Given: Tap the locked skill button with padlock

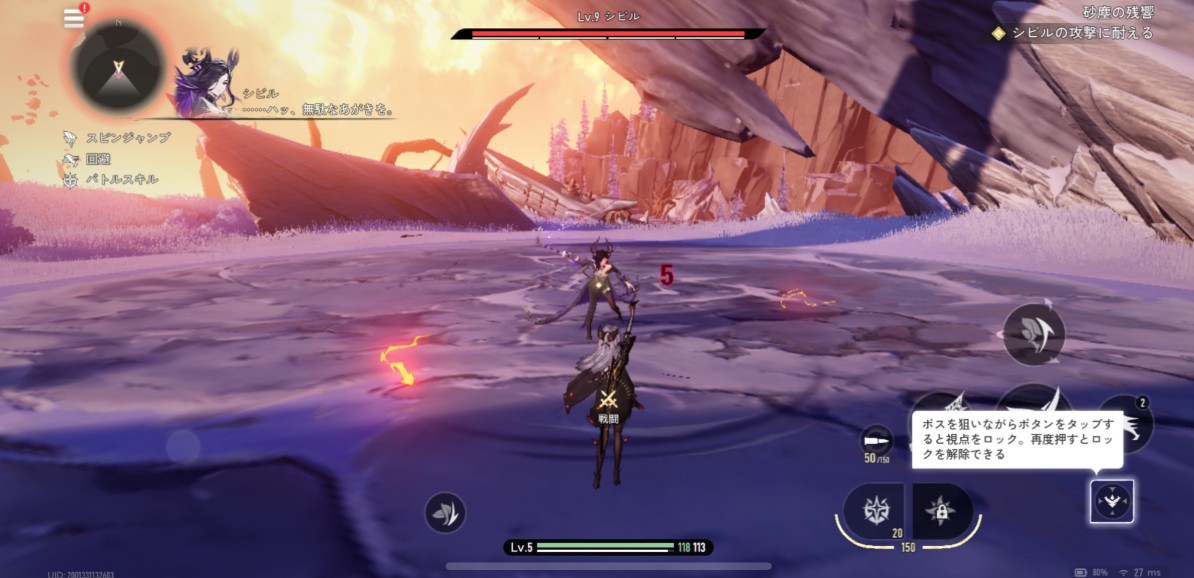Looking at the screenshot, I should [x=940, y=510].
